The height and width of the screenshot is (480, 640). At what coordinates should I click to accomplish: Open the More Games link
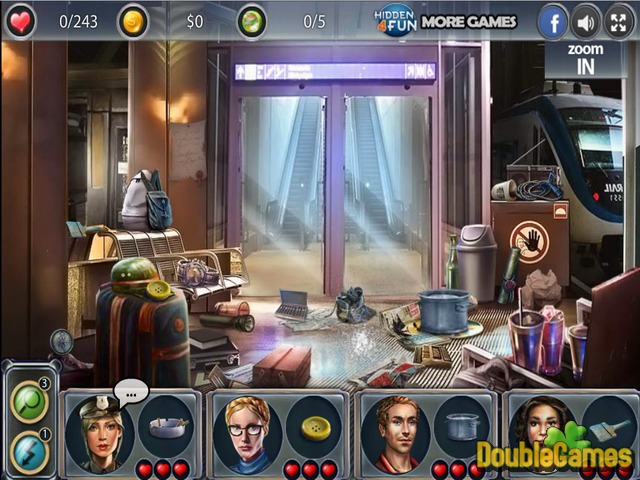click(x=468, y=21)
